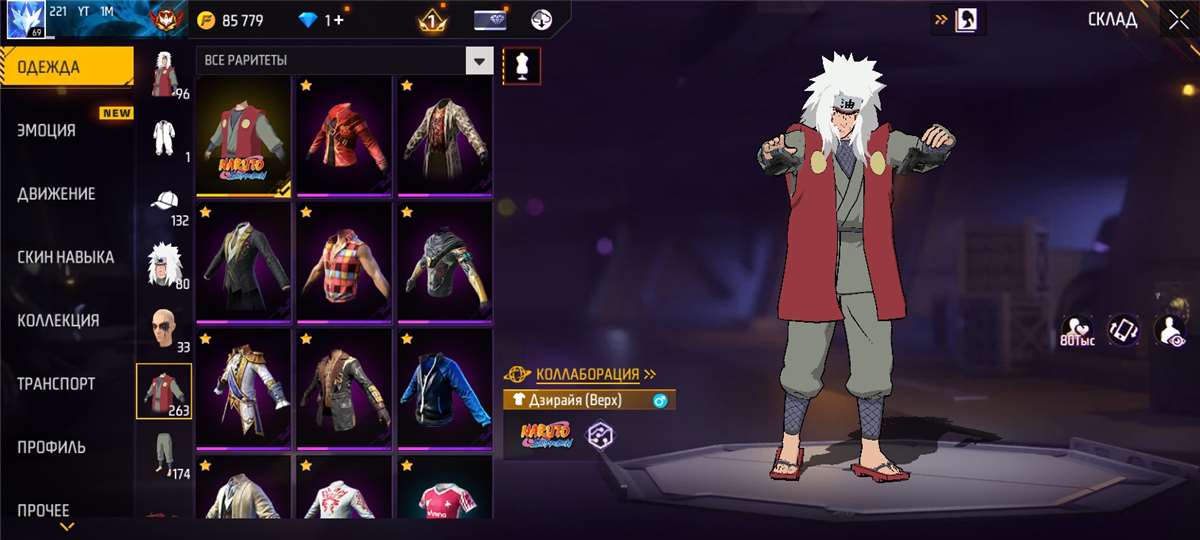Viewport: 1200px width, 540px height.
Task: Toggle the mannequin preview button
Action: click(522, 66)
